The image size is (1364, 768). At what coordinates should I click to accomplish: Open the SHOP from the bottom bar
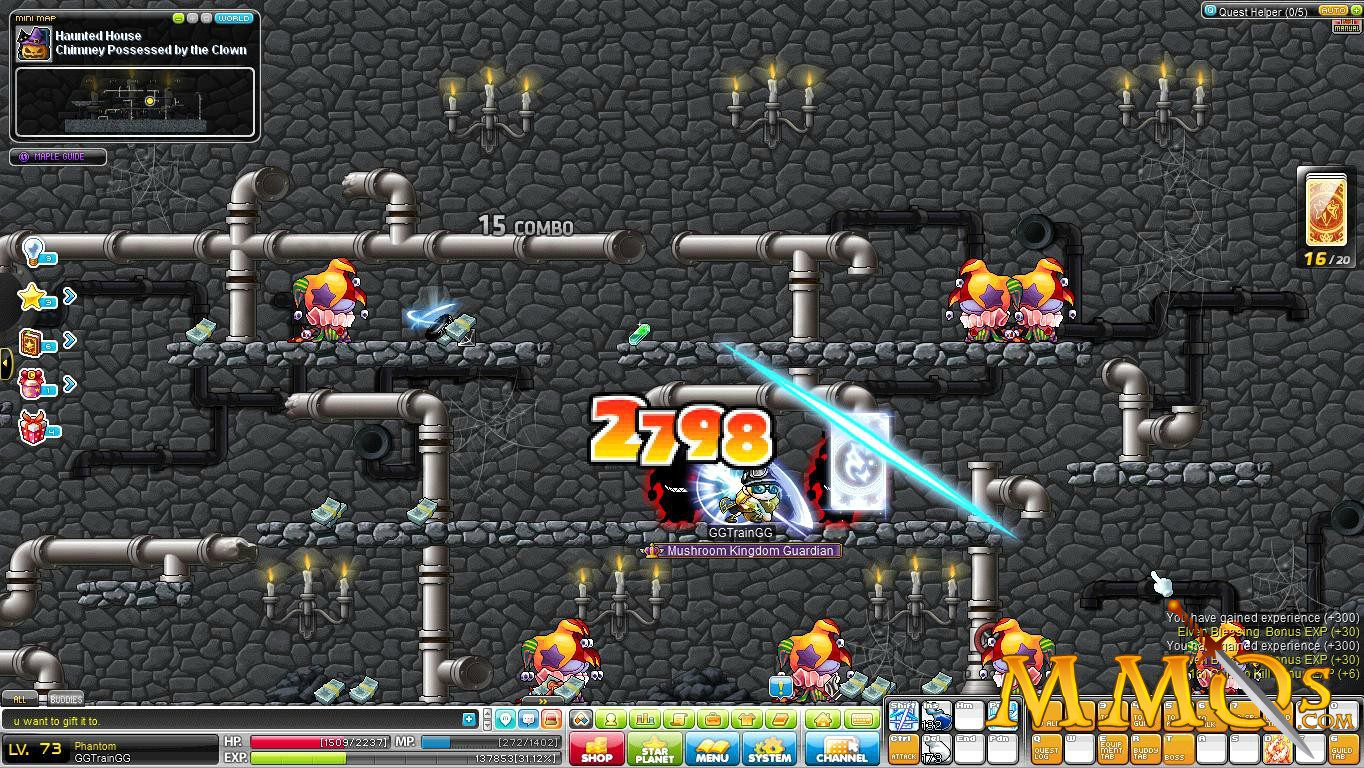point(596,748)
